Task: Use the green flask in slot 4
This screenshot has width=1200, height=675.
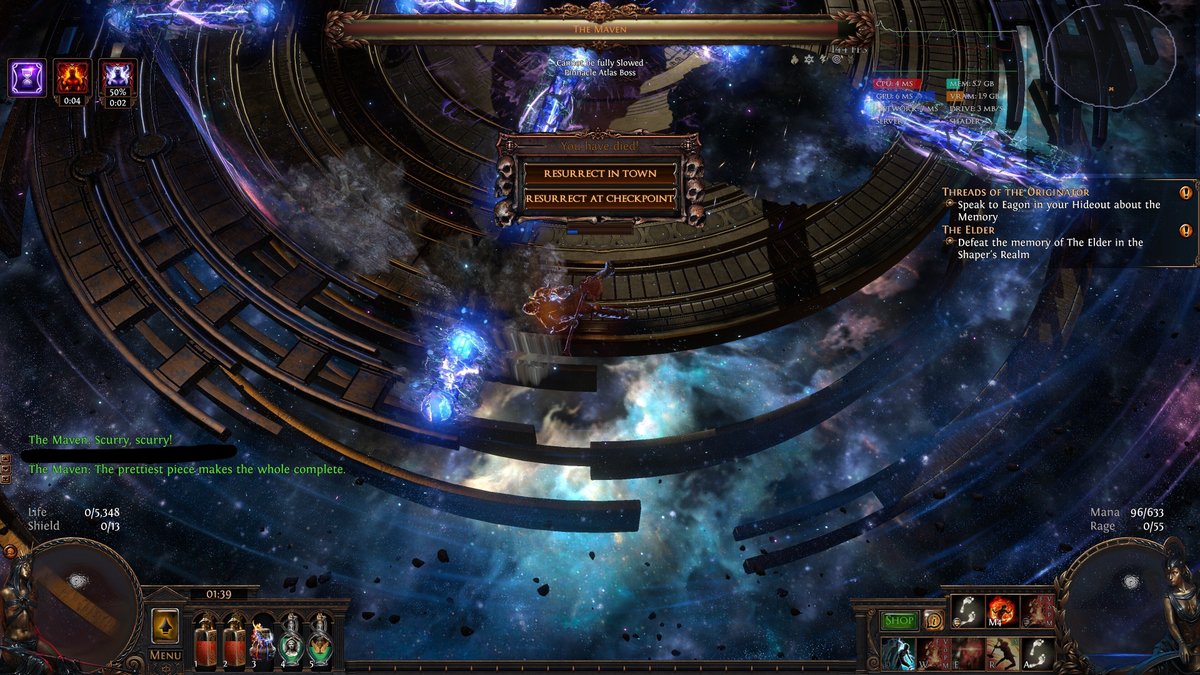Action: [291, 640]
